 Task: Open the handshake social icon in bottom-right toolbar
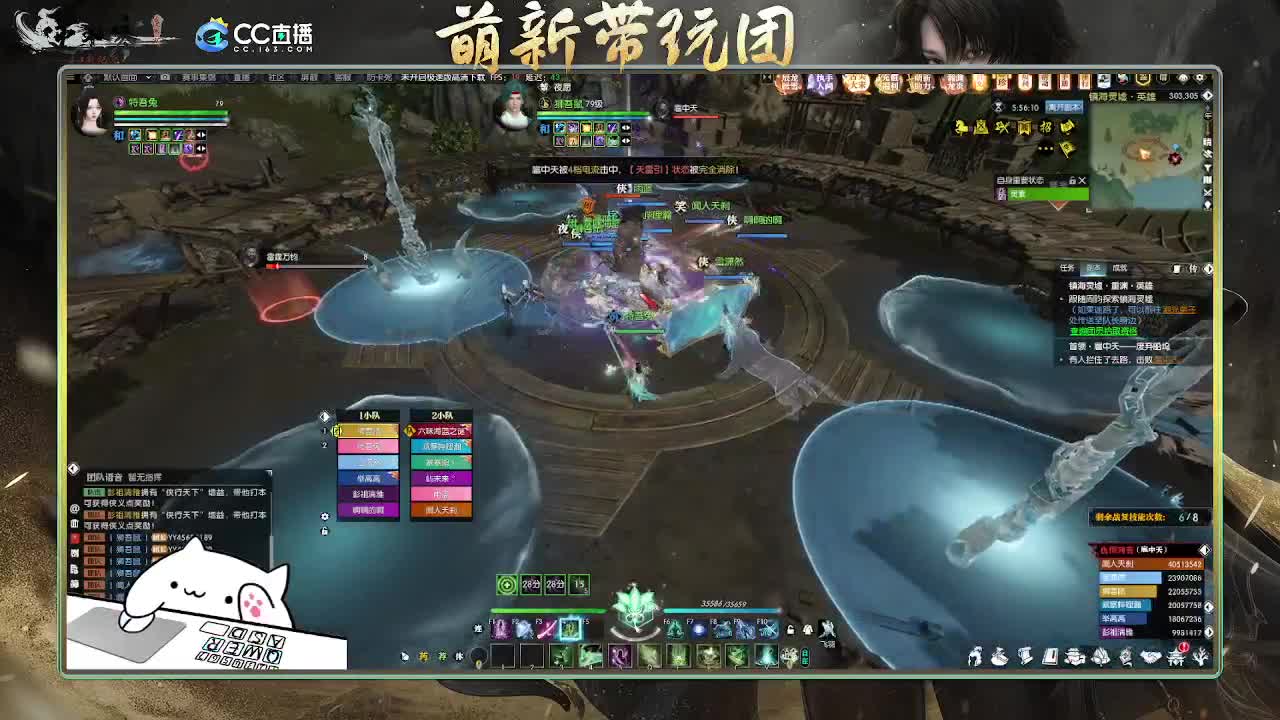[1149, 656]
